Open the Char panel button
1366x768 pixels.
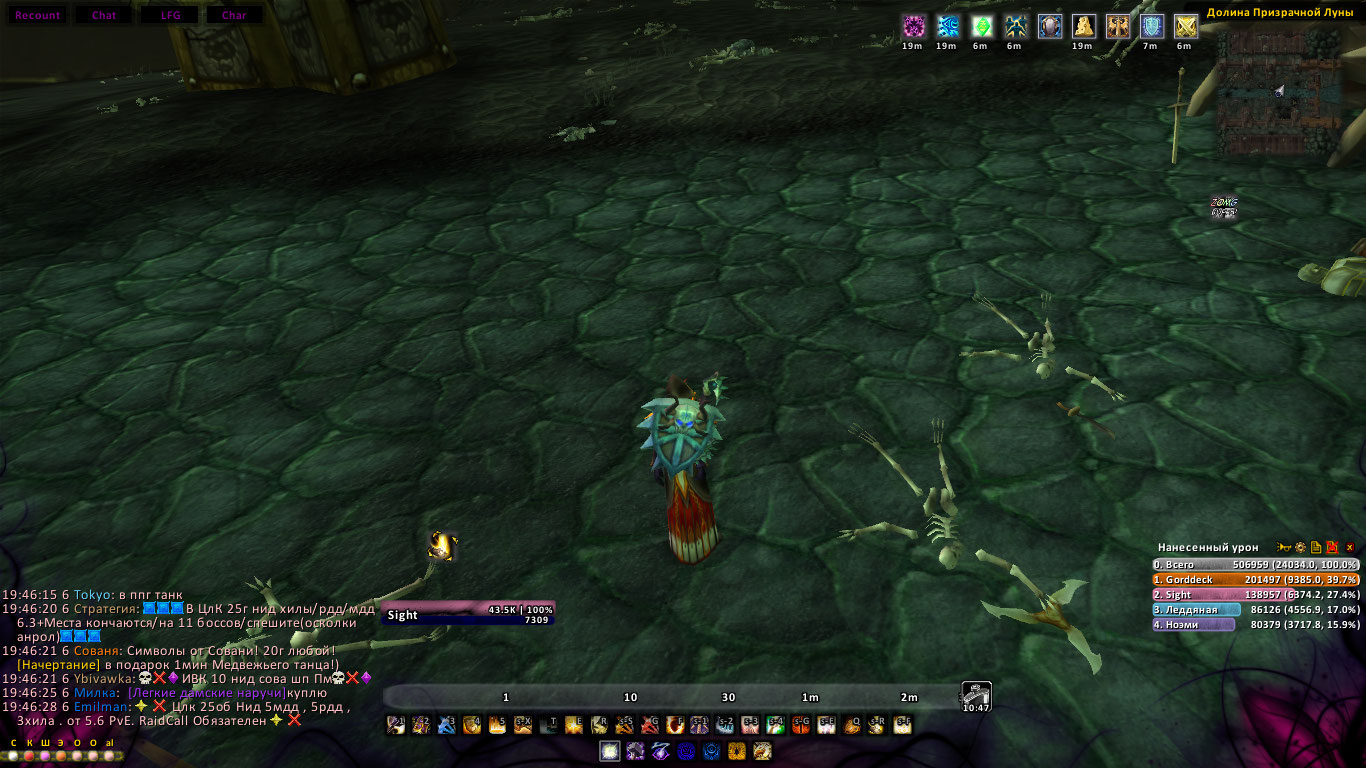(x=234, y=15)
